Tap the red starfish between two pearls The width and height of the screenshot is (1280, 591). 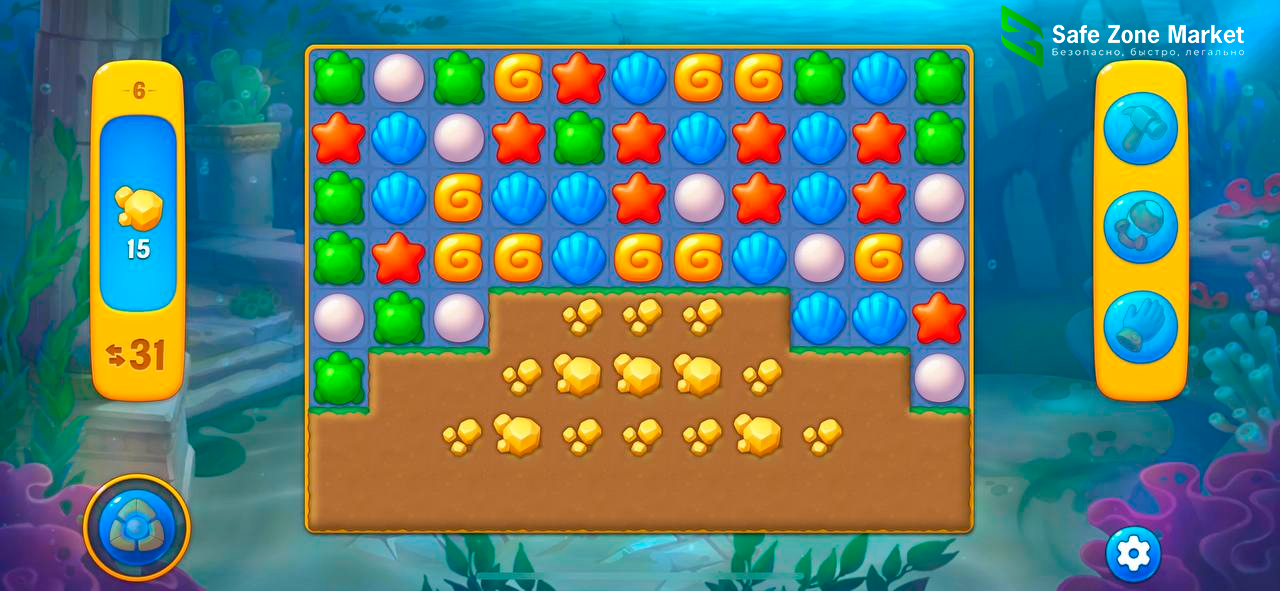click(x=939, y=318)
